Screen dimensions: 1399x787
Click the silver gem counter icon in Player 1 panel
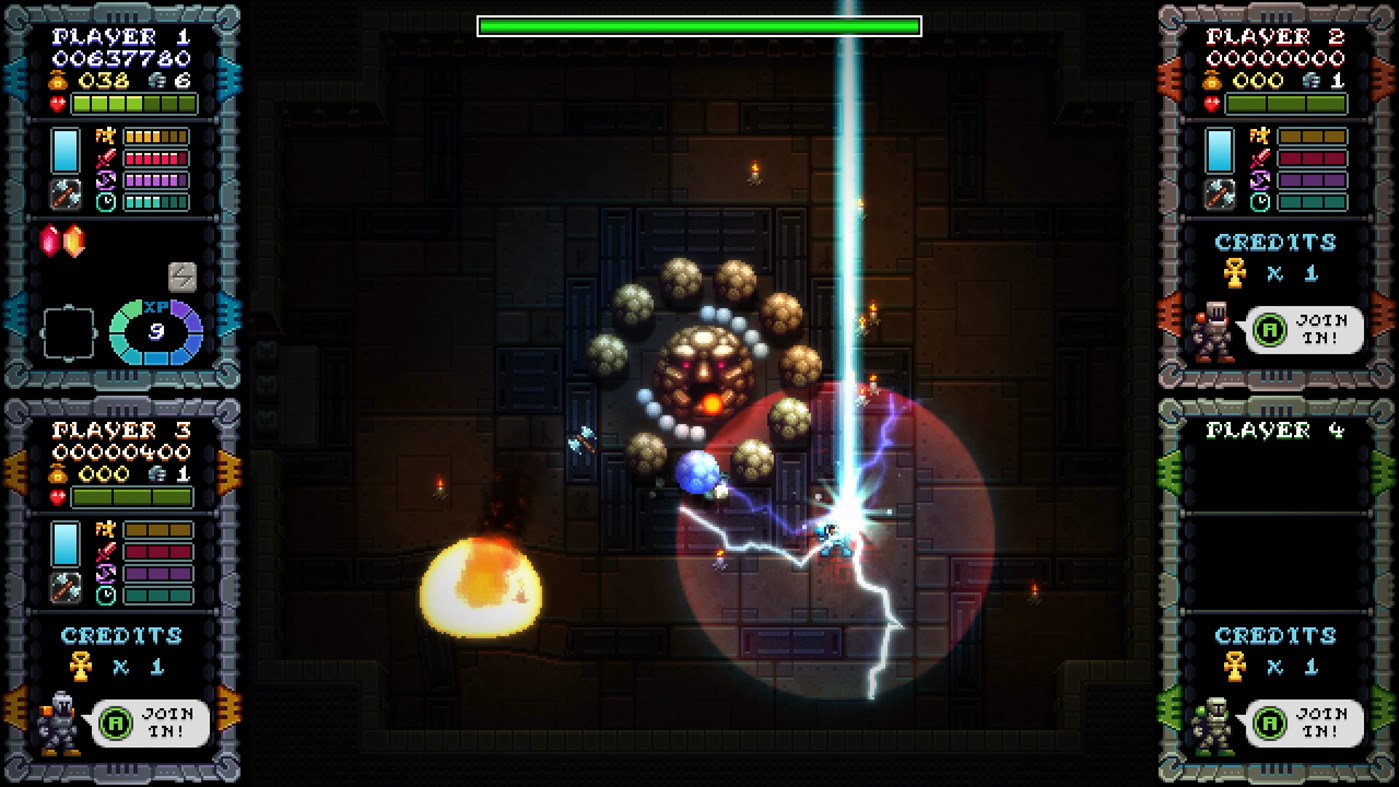point(155,82)
